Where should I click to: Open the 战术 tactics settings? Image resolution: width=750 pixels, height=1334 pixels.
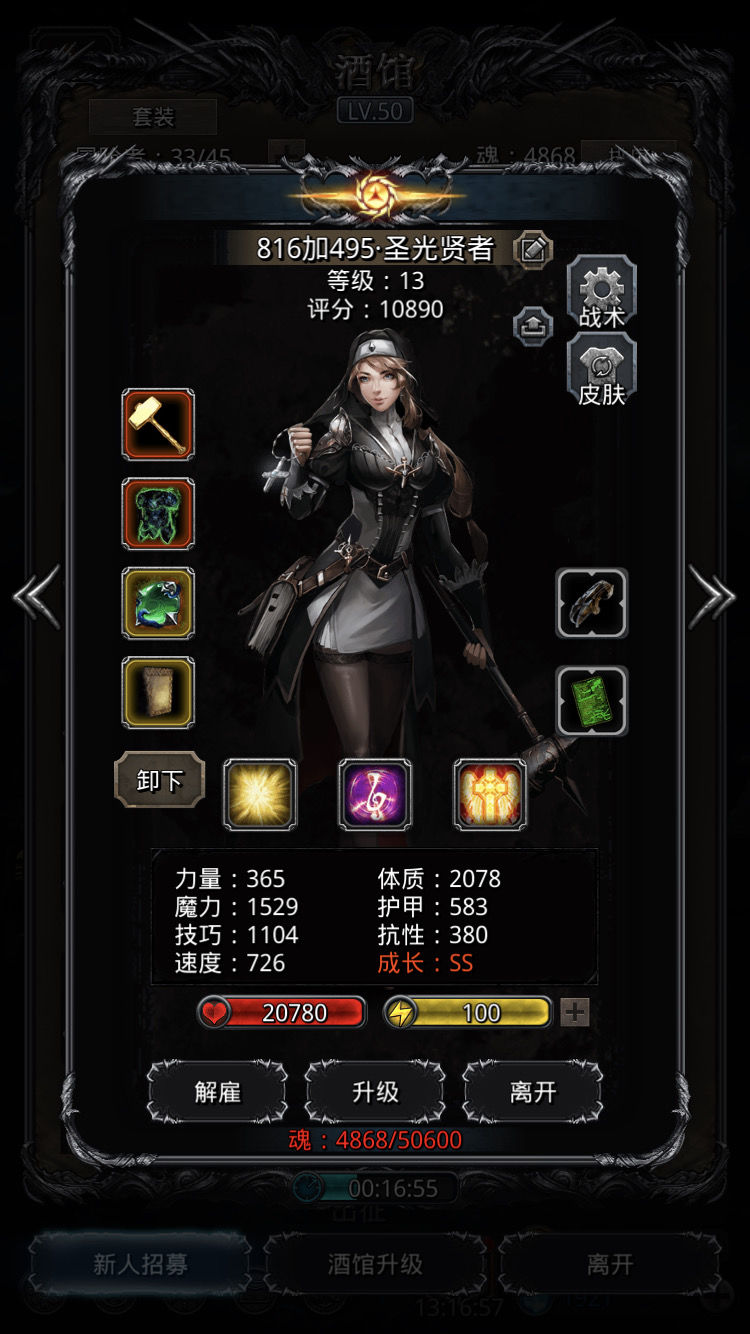click(601, 292)
